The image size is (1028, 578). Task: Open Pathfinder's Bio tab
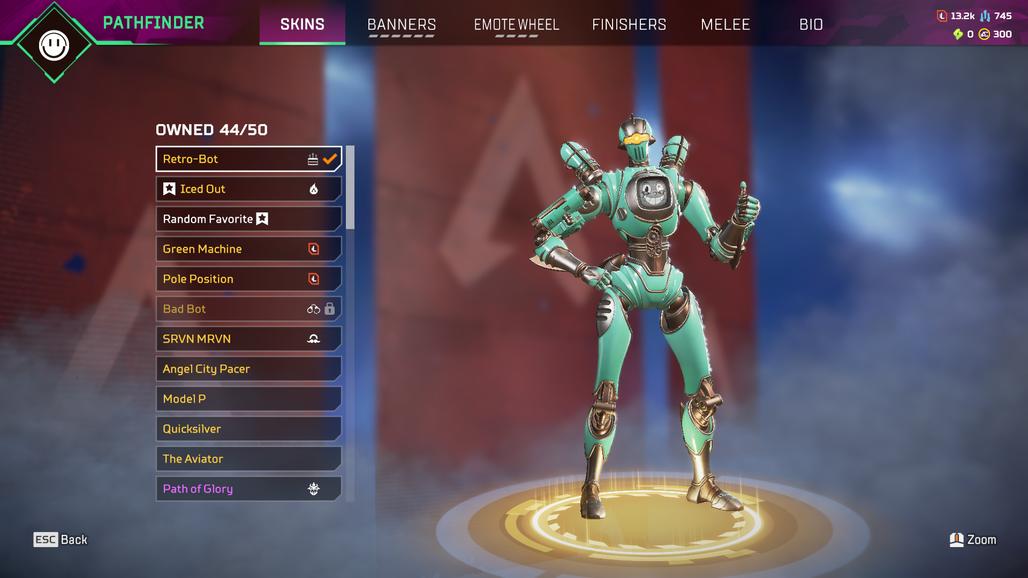(x=811, y=24)
